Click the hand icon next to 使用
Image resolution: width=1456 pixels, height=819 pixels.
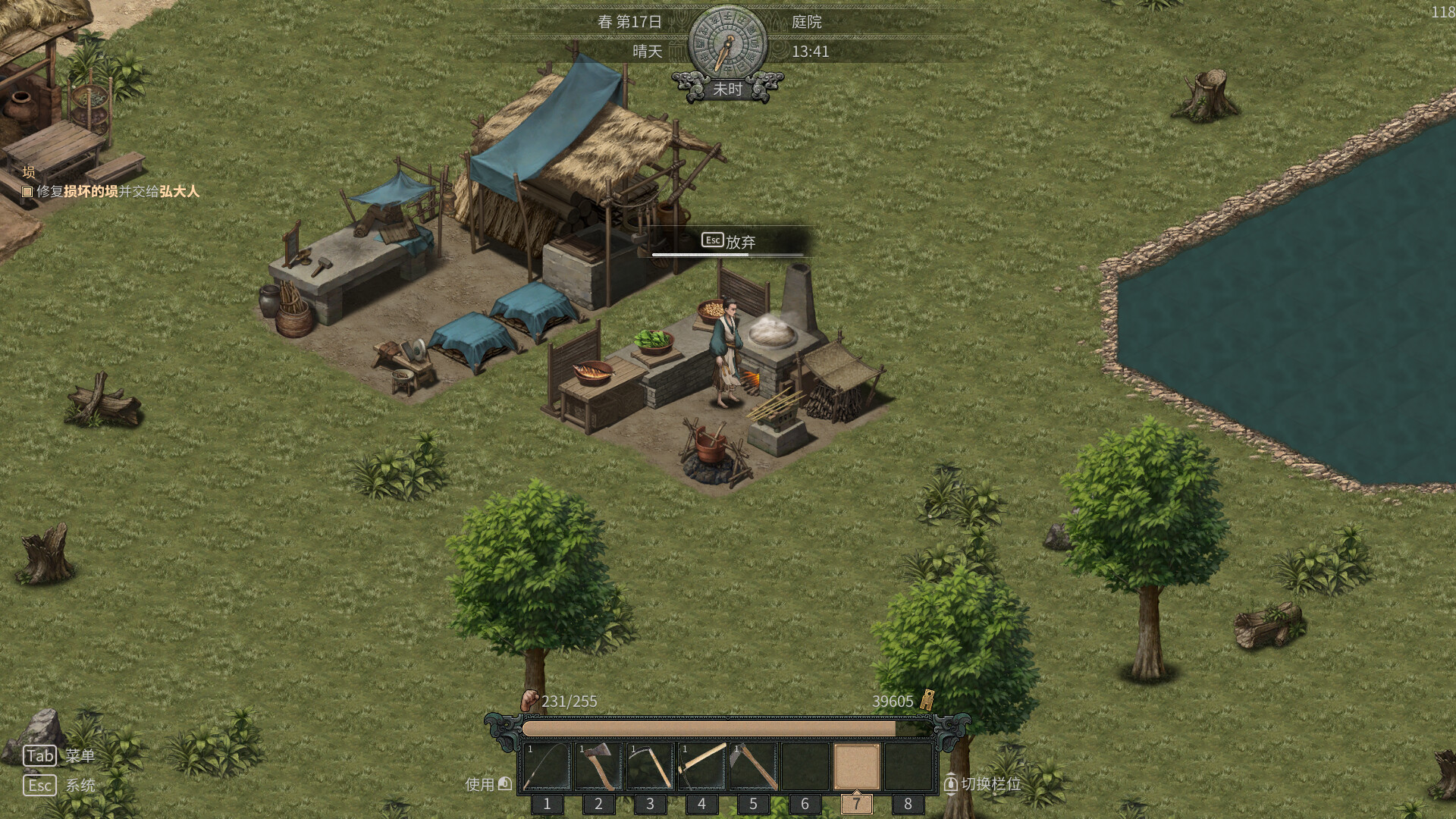coord(504,785)
